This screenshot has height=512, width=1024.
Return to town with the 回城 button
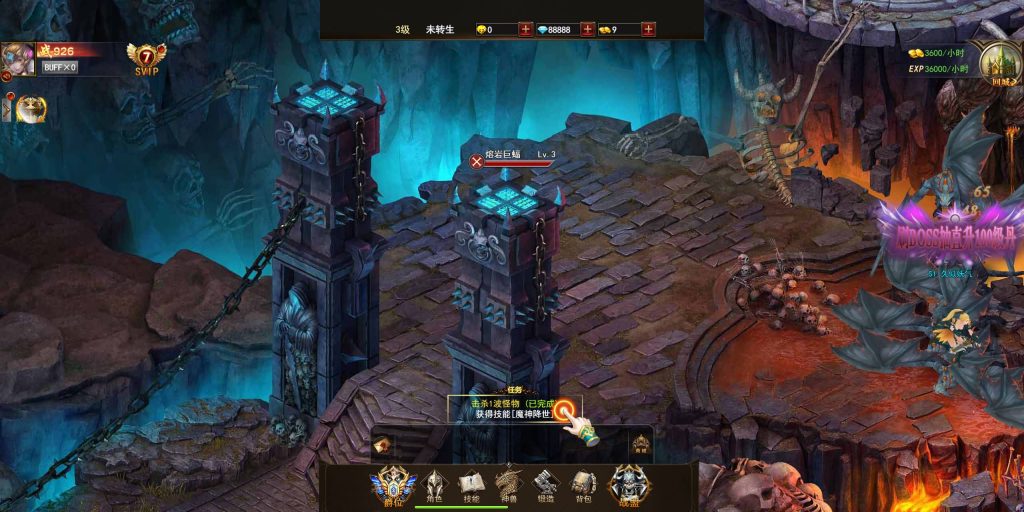(x=998, y=63)
